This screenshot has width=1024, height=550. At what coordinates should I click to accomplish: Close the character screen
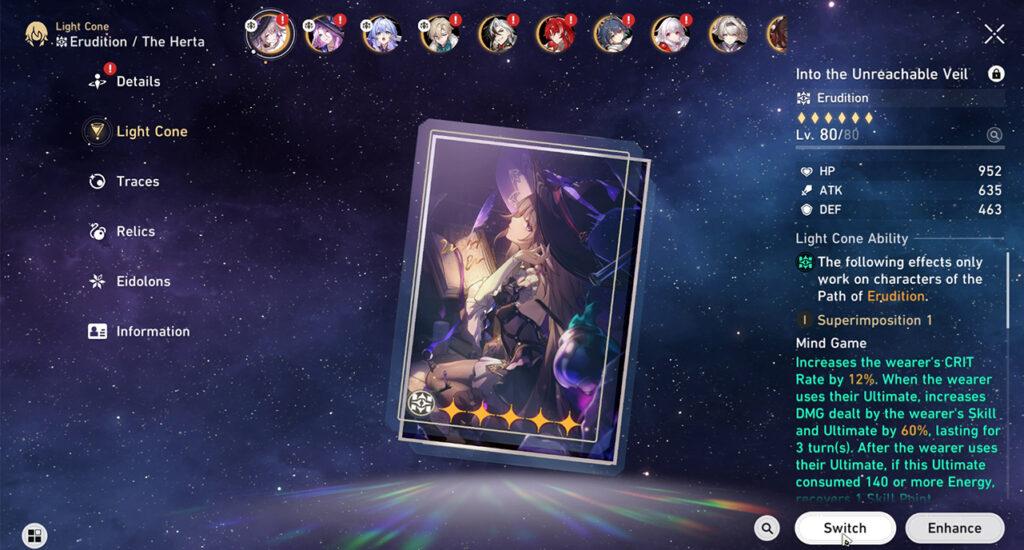point(994,35)
